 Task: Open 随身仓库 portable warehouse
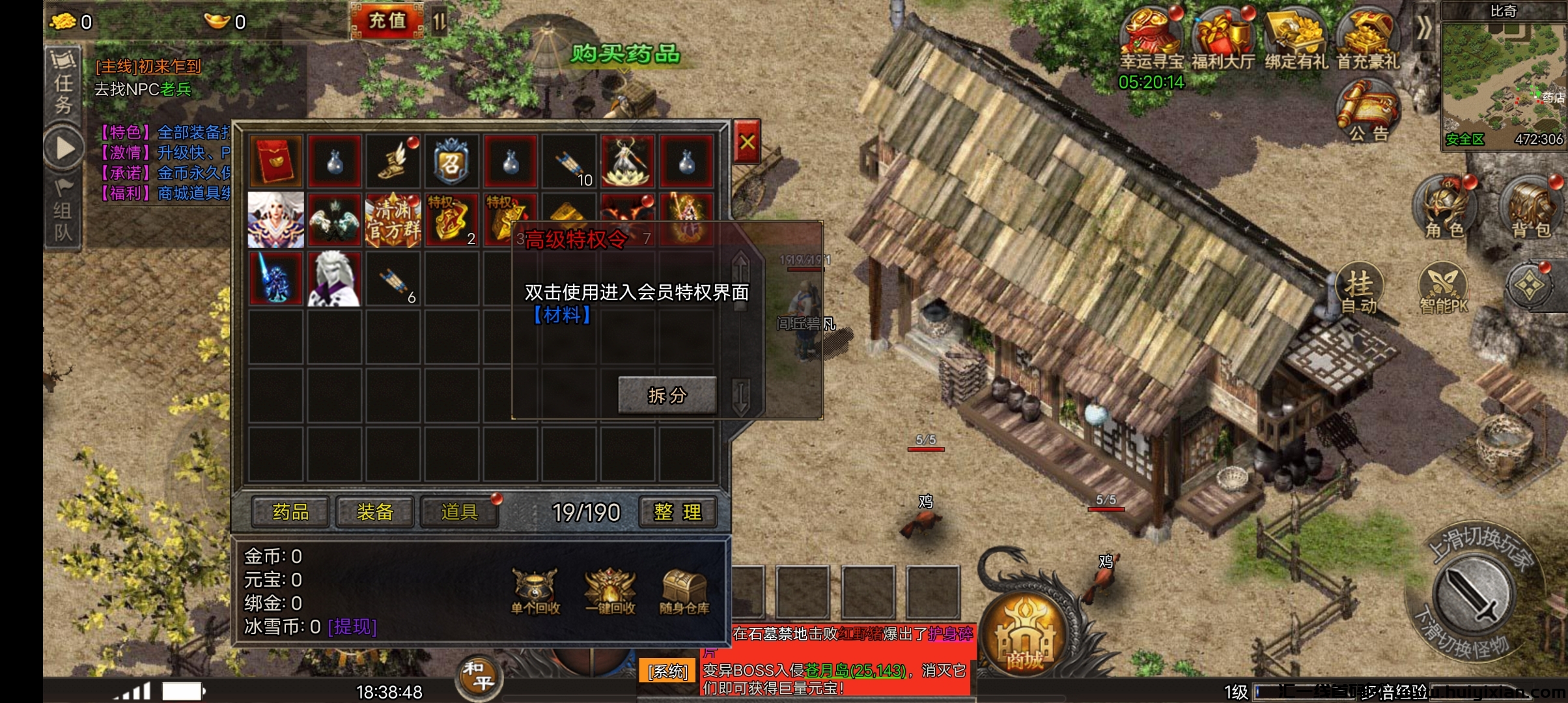[x=684, y=591]
